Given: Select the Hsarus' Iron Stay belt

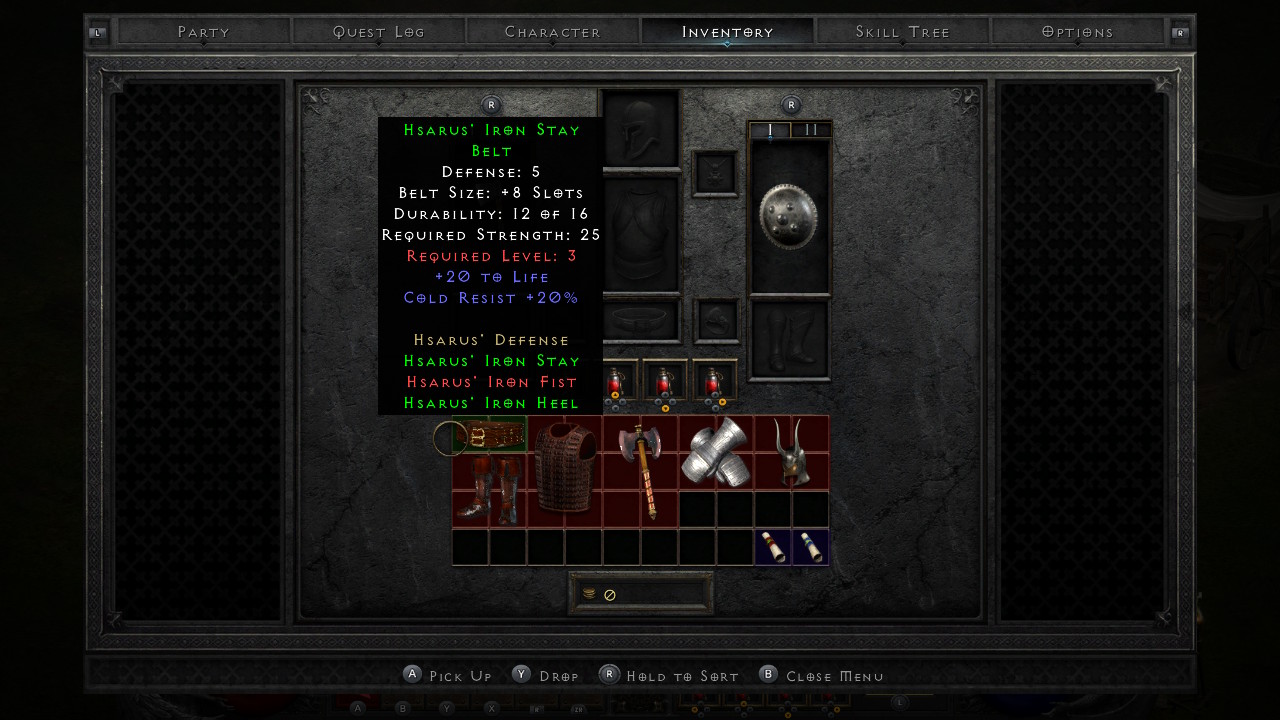Looking at the screenshot, I should pyautogui.click(x=490, y=436).
